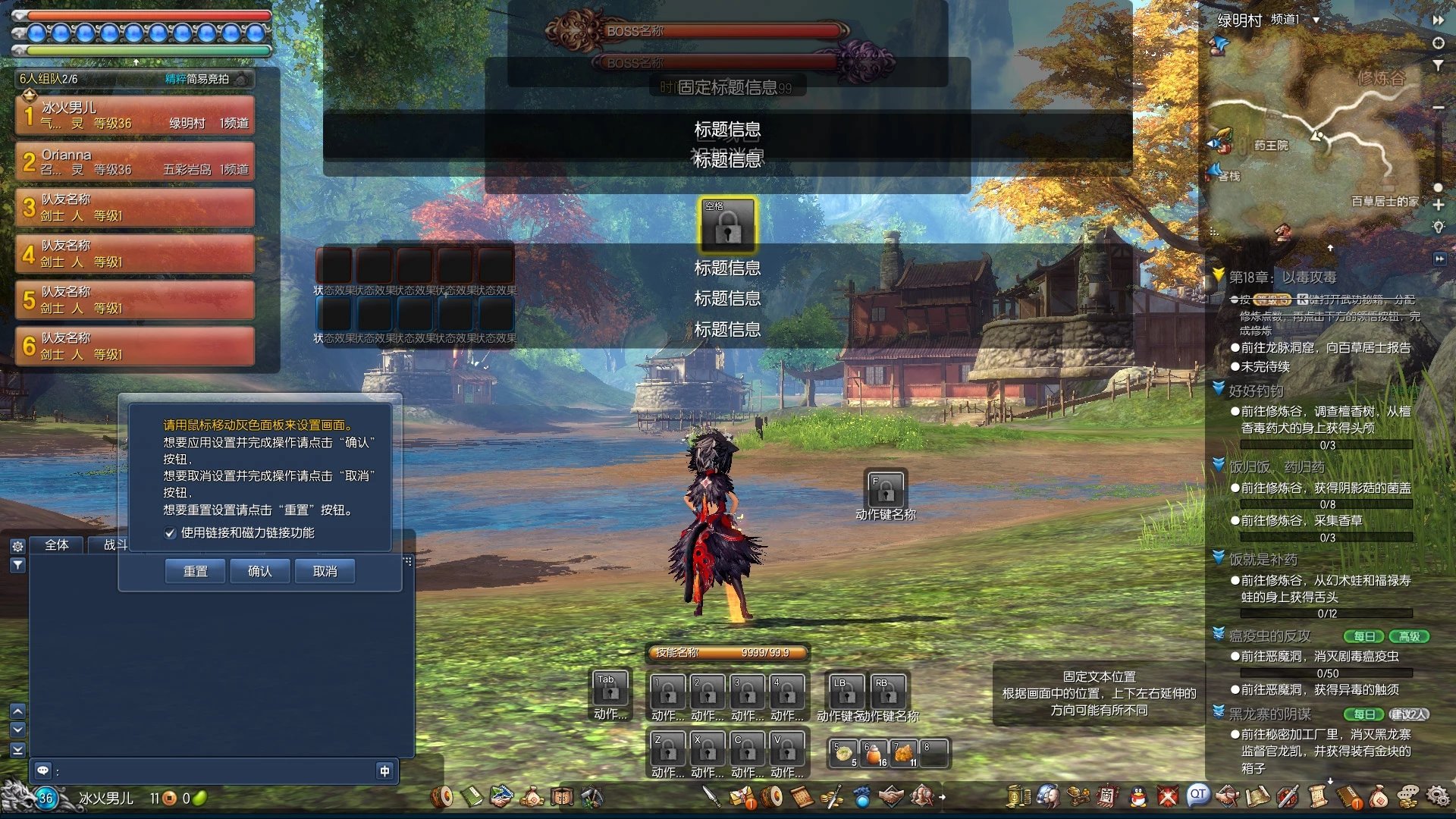Open the system settings gear icon
1456x819 pixels.
pyautogui.click(x=1437, y=796)
